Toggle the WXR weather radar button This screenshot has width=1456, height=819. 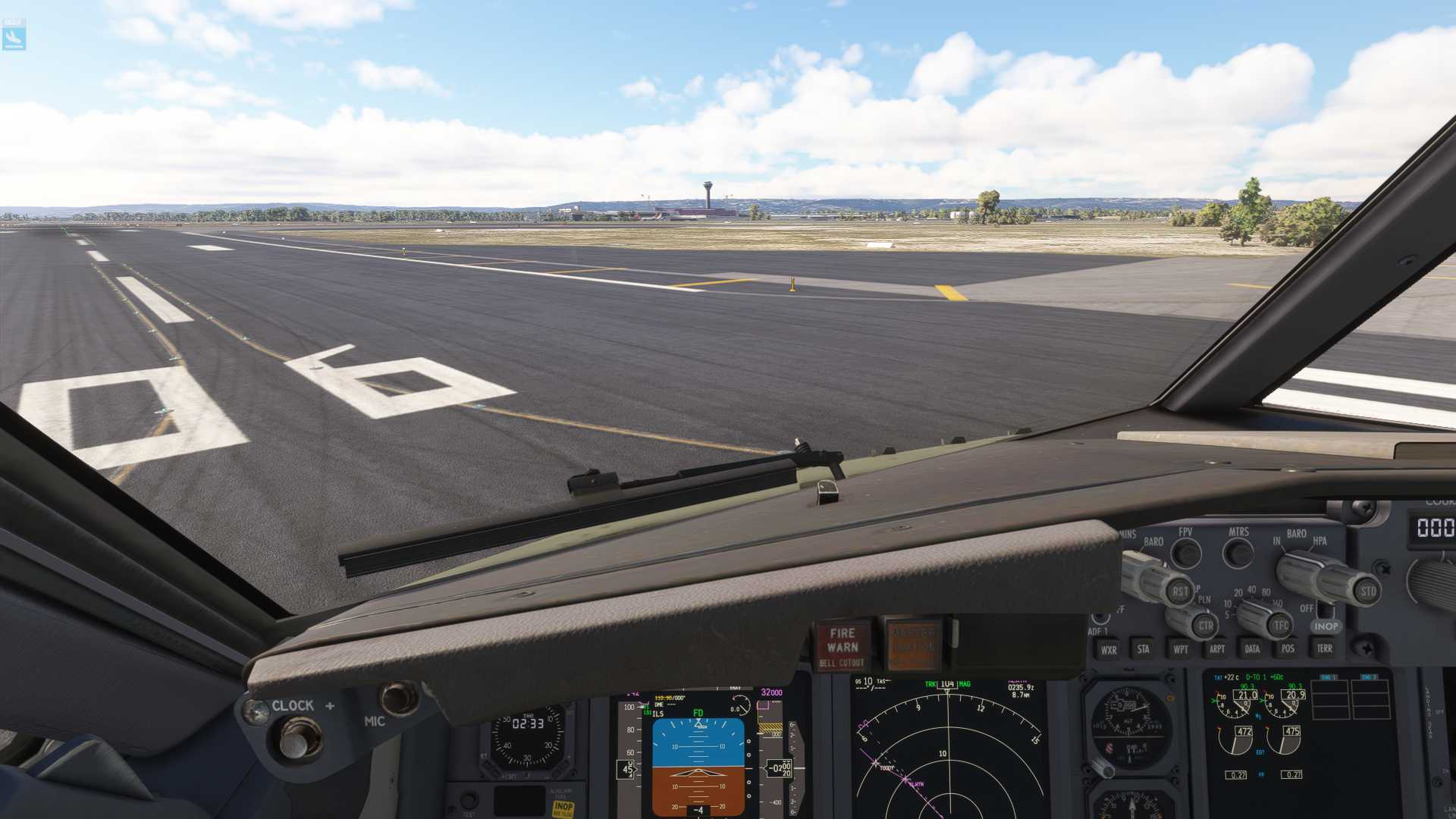1109,650
